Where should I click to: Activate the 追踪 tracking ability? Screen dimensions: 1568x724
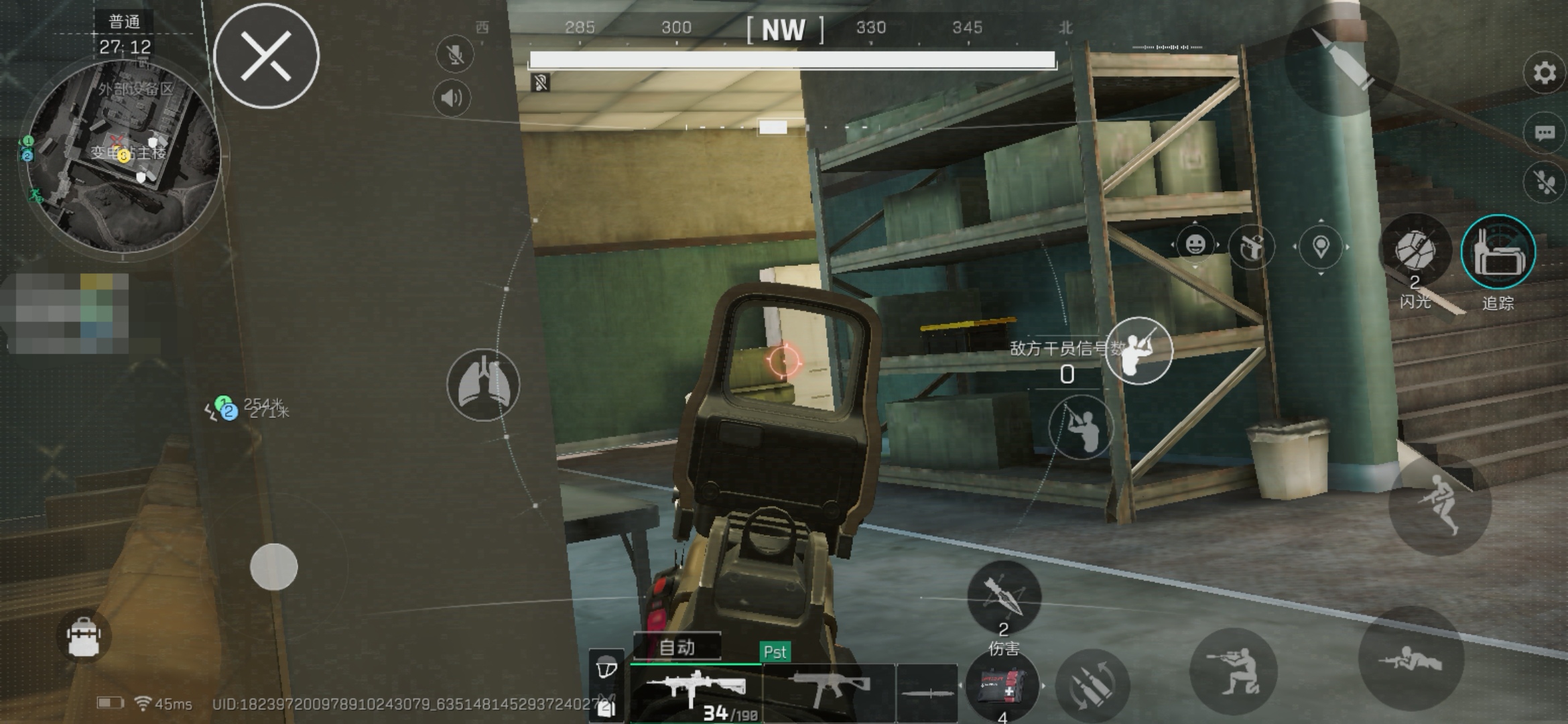1498,252
